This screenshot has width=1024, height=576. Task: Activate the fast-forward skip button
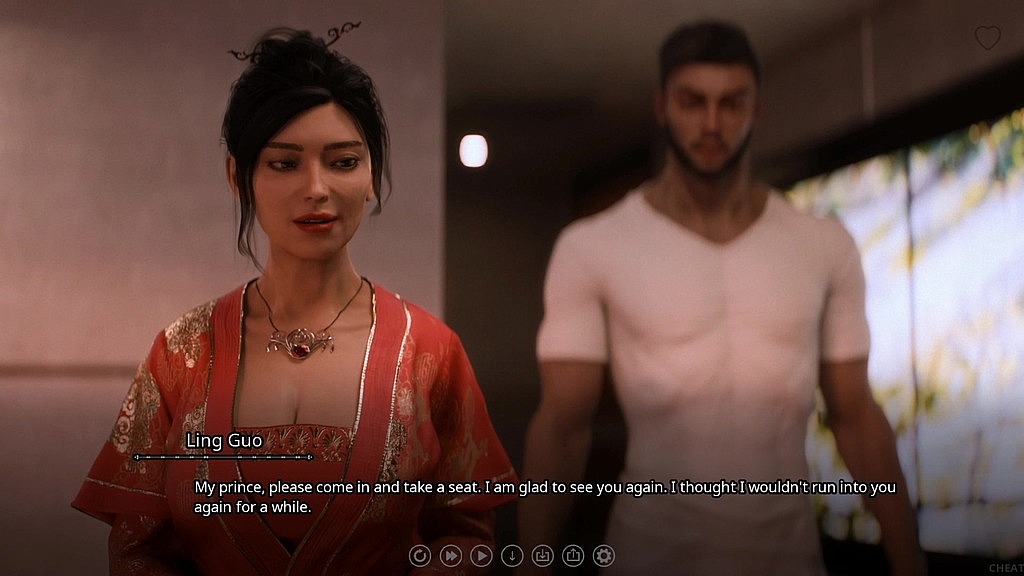pos(451,555)
